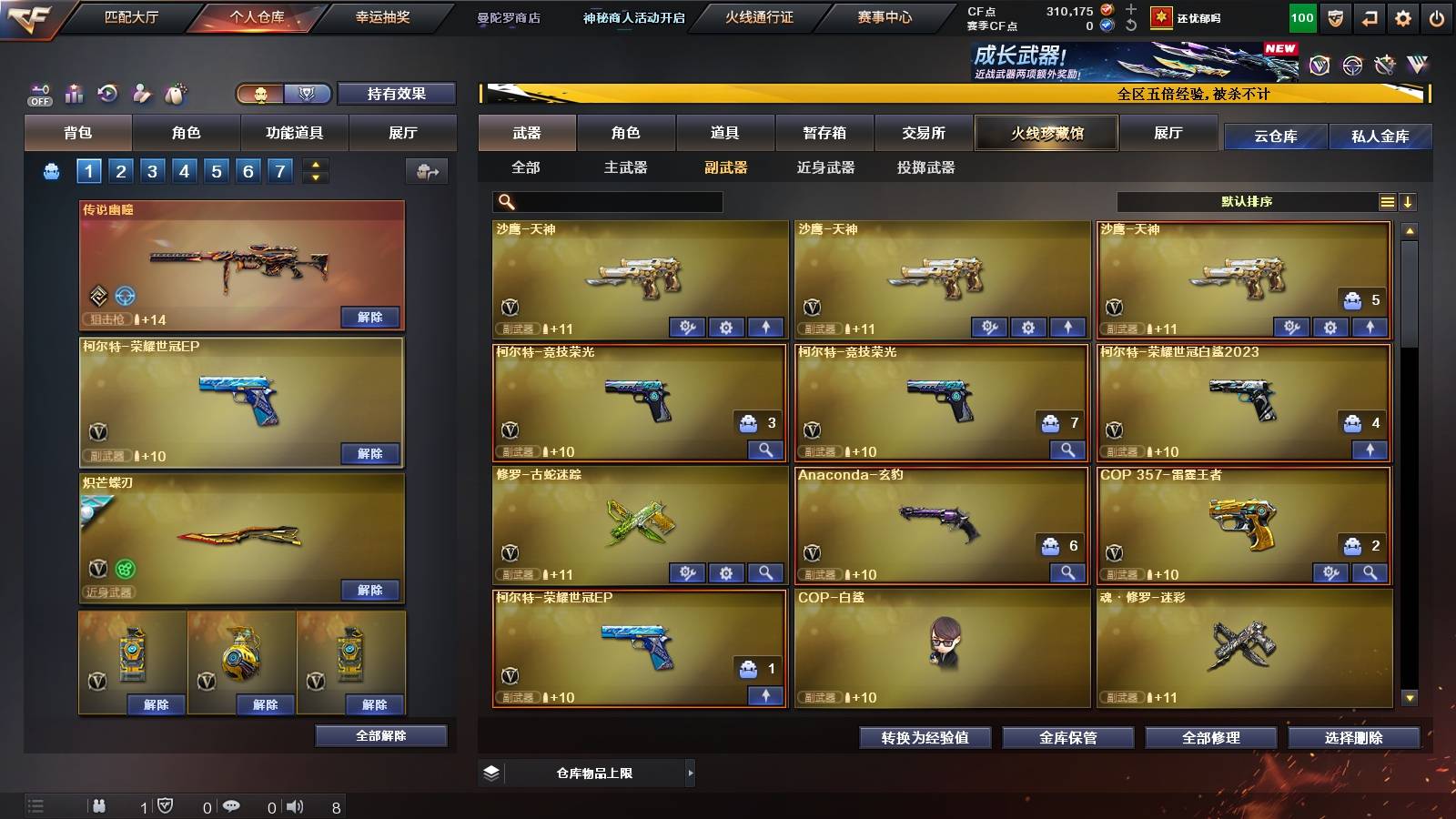Open the chat bubble icon in the status bar

231,806
